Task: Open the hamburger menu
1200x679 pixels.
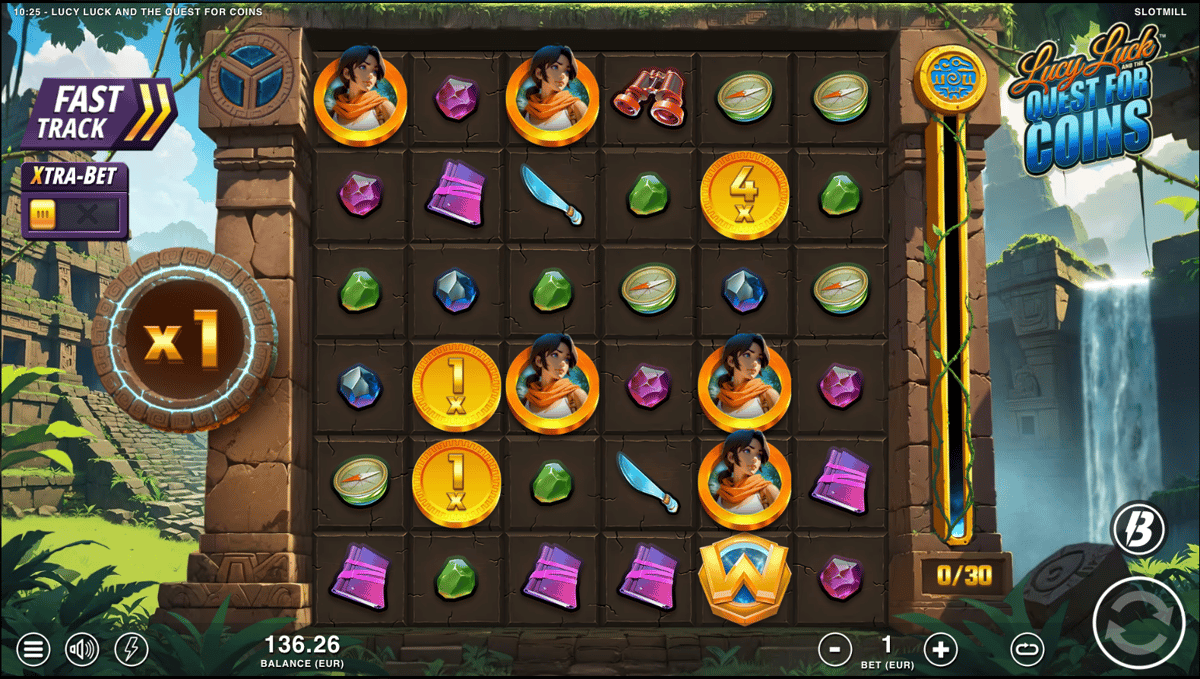Action: [32, 650]
